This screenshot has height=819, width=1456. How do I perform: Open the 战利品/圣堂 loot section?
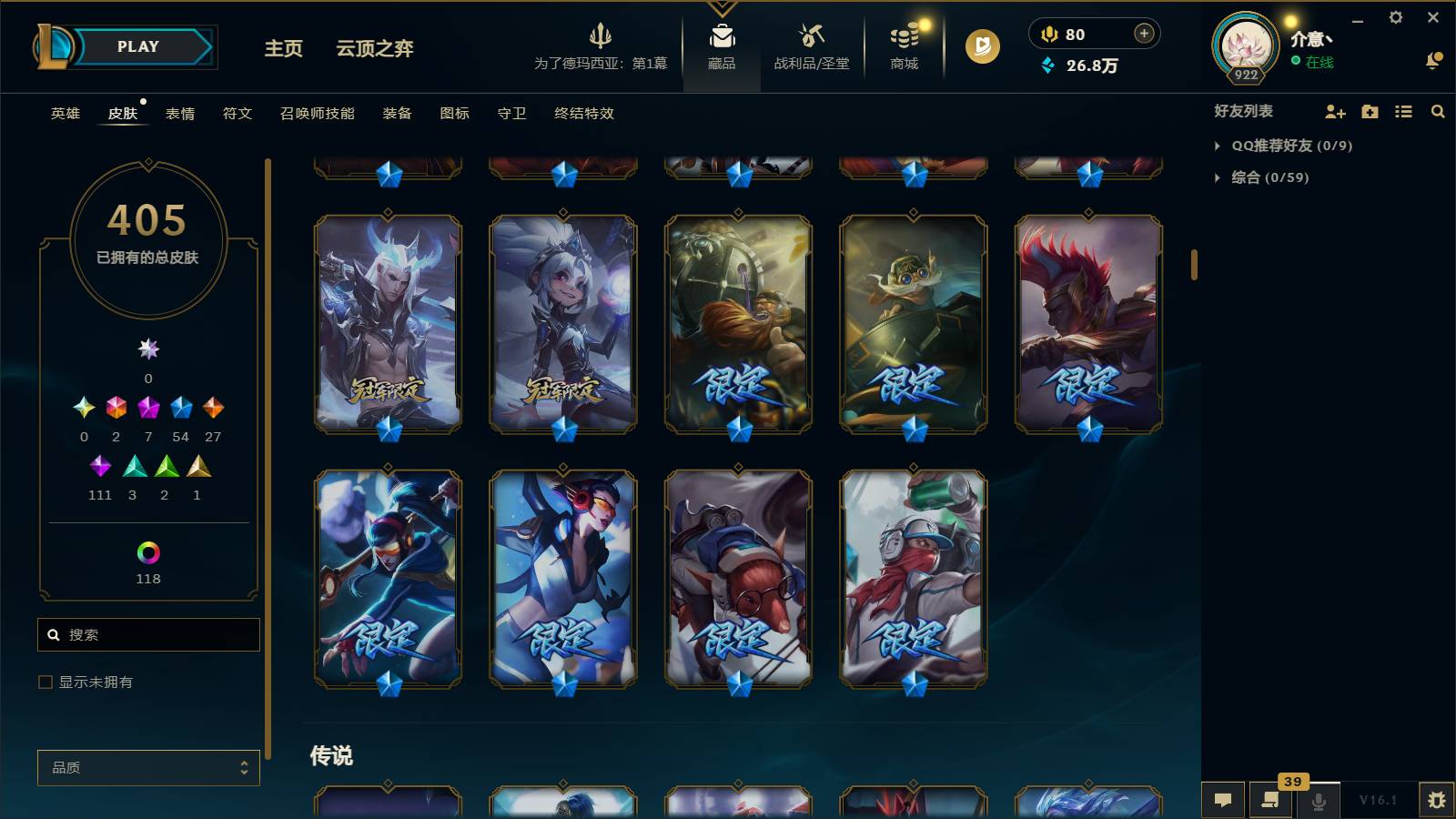coord(813,47)
